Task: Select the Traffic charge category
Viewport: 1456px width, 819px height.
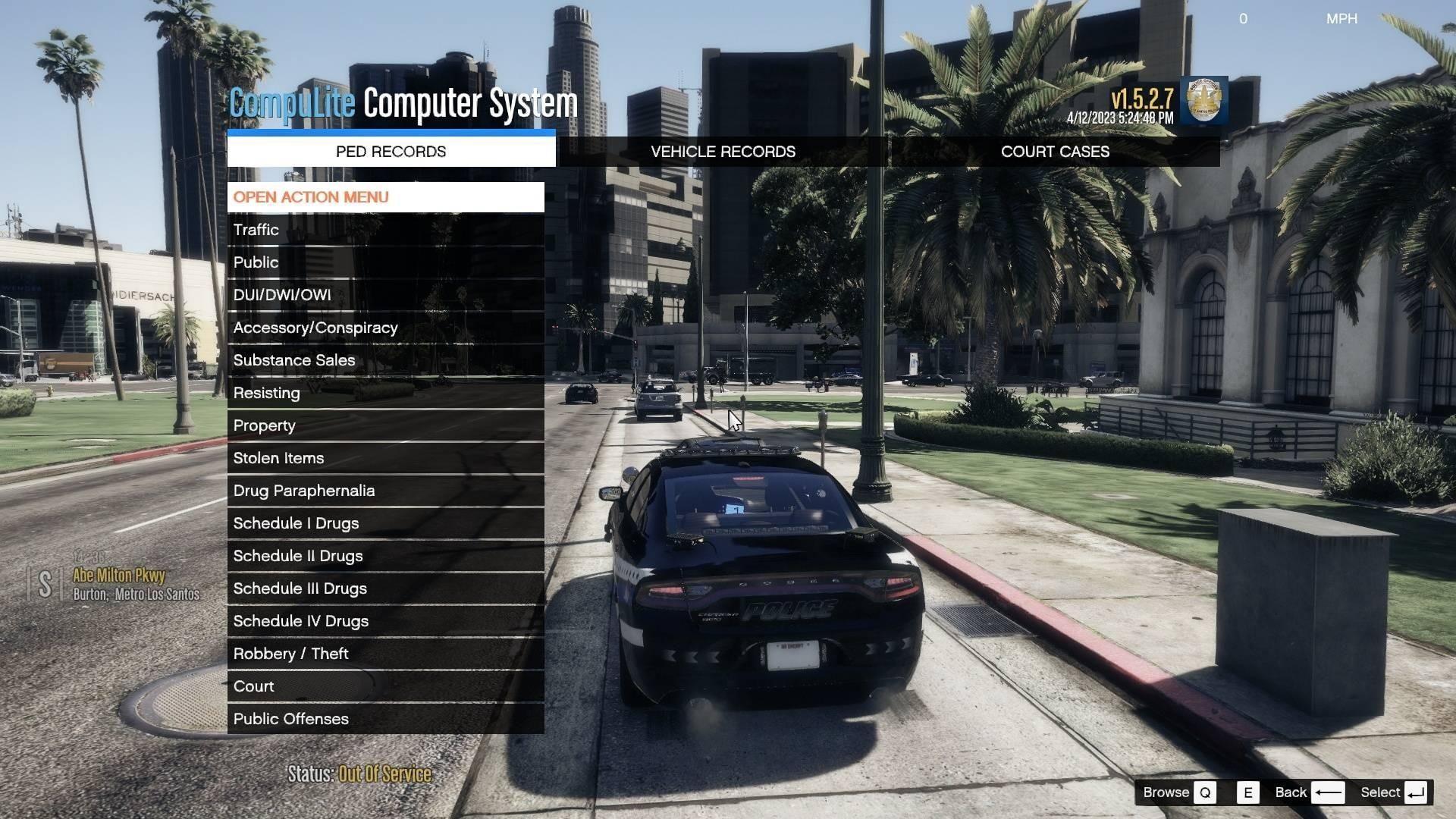Action: (x=385, y=230)
